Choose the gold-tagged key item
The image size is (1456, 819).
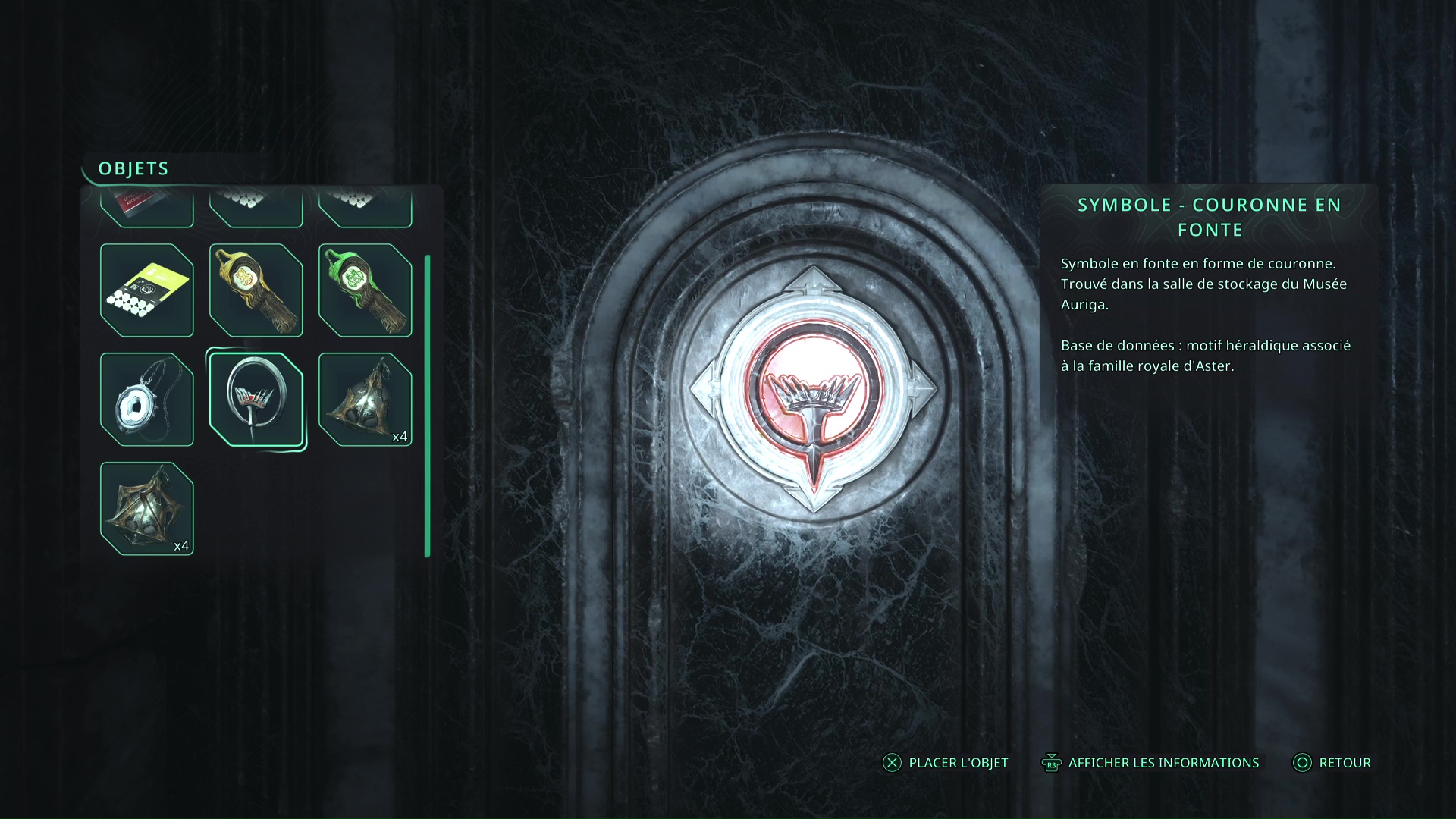256,290
